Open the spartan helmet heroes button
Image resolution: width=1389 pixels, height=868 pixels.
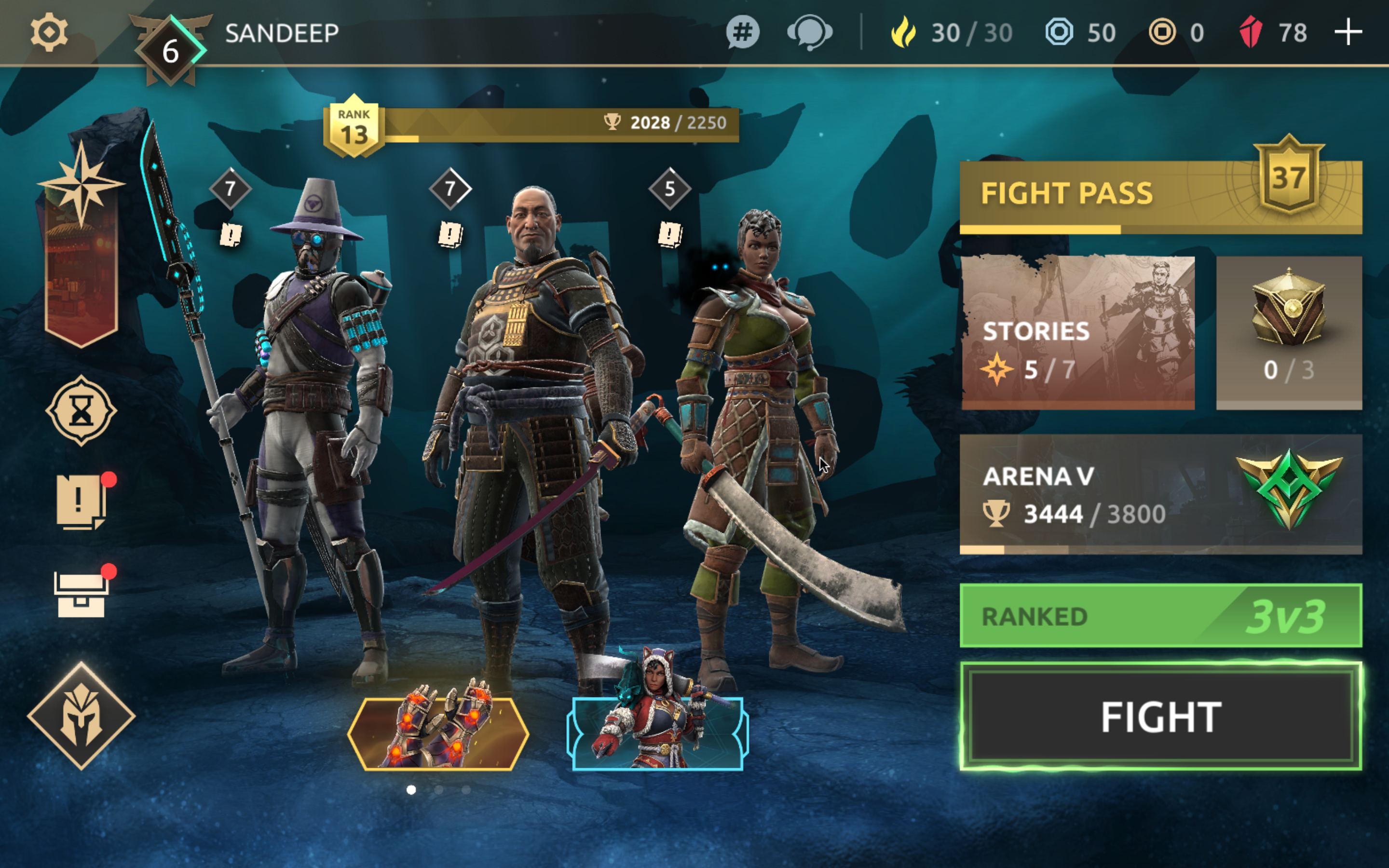81,715
